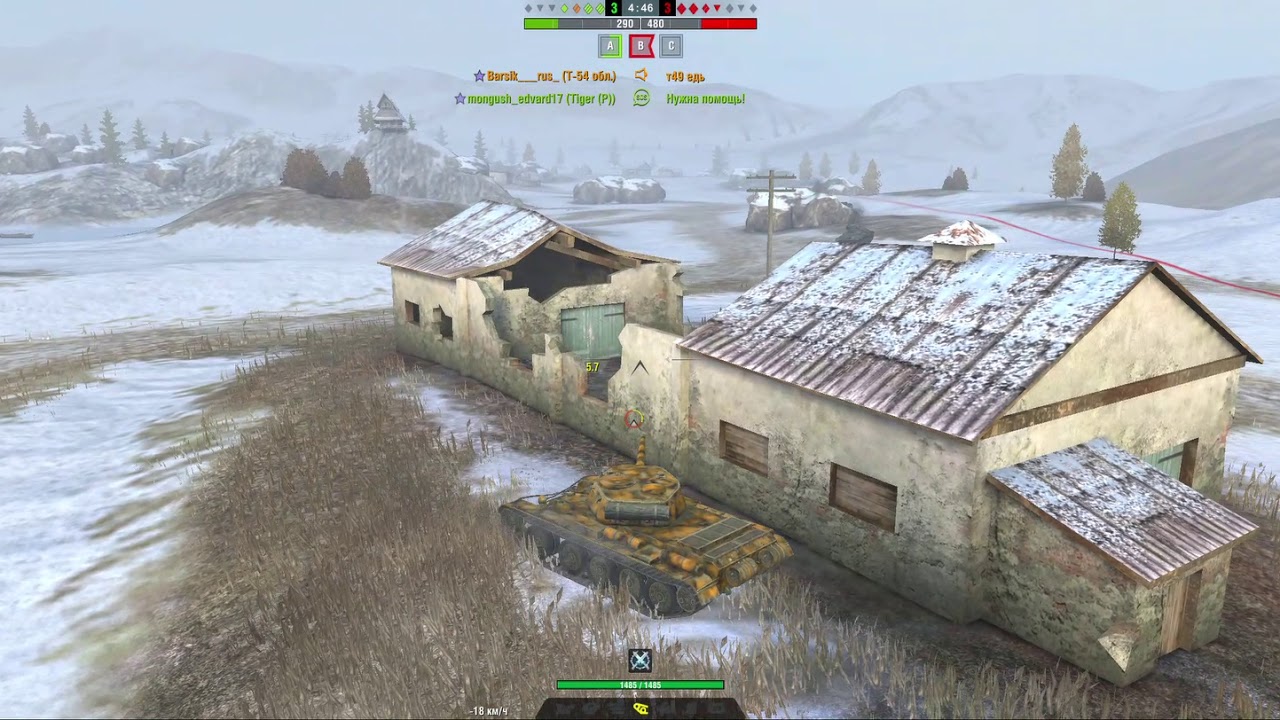Select the yellow shell icon in bottom HUD
This screenshot has height=720, width=1280.
point(641,708)
